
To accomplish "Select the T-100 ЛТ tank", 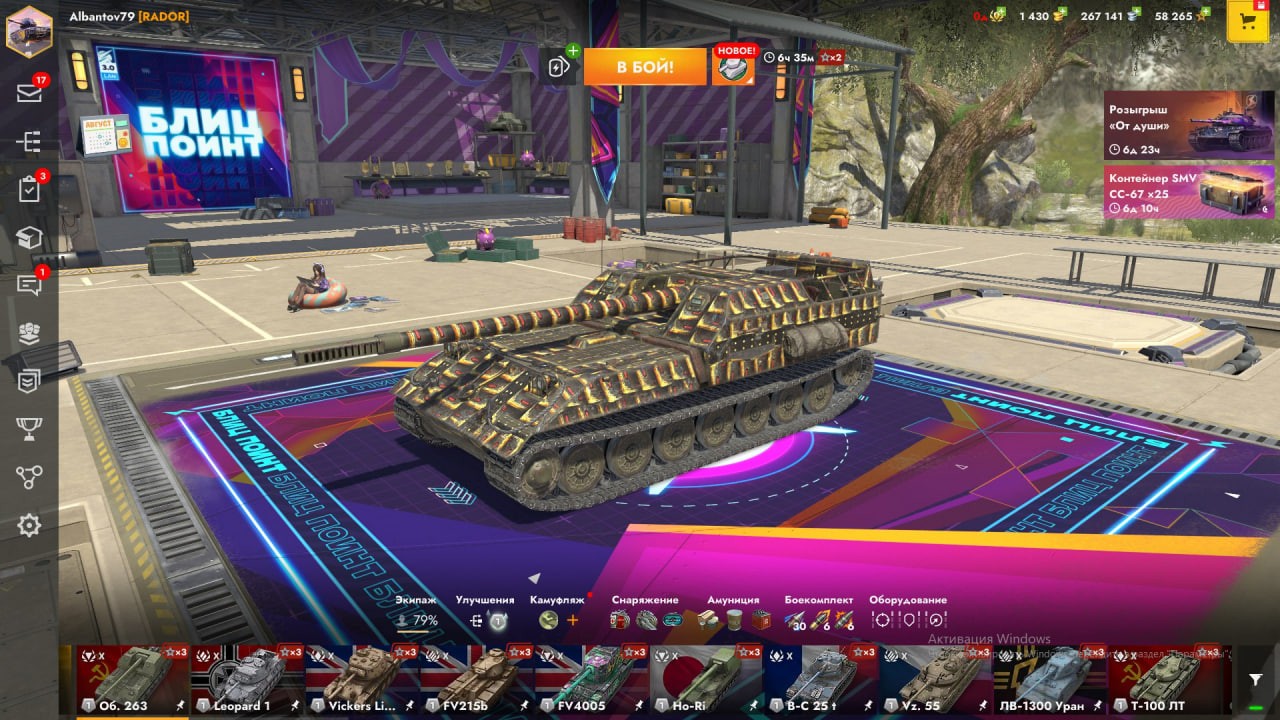I will pos(1164,680).
